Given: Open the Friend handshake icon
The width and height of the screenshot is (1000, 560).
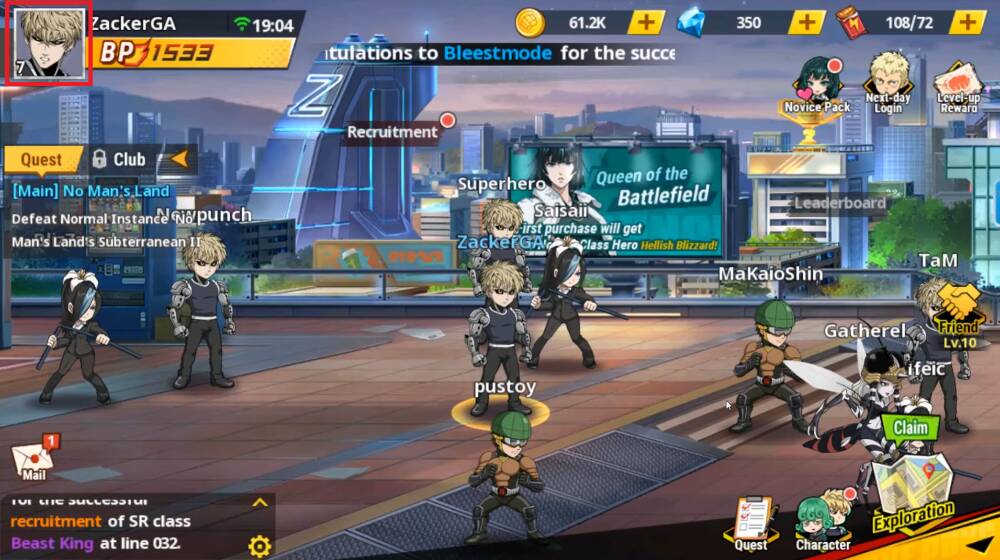Looking at the screenshot, I should coord(959,307).
